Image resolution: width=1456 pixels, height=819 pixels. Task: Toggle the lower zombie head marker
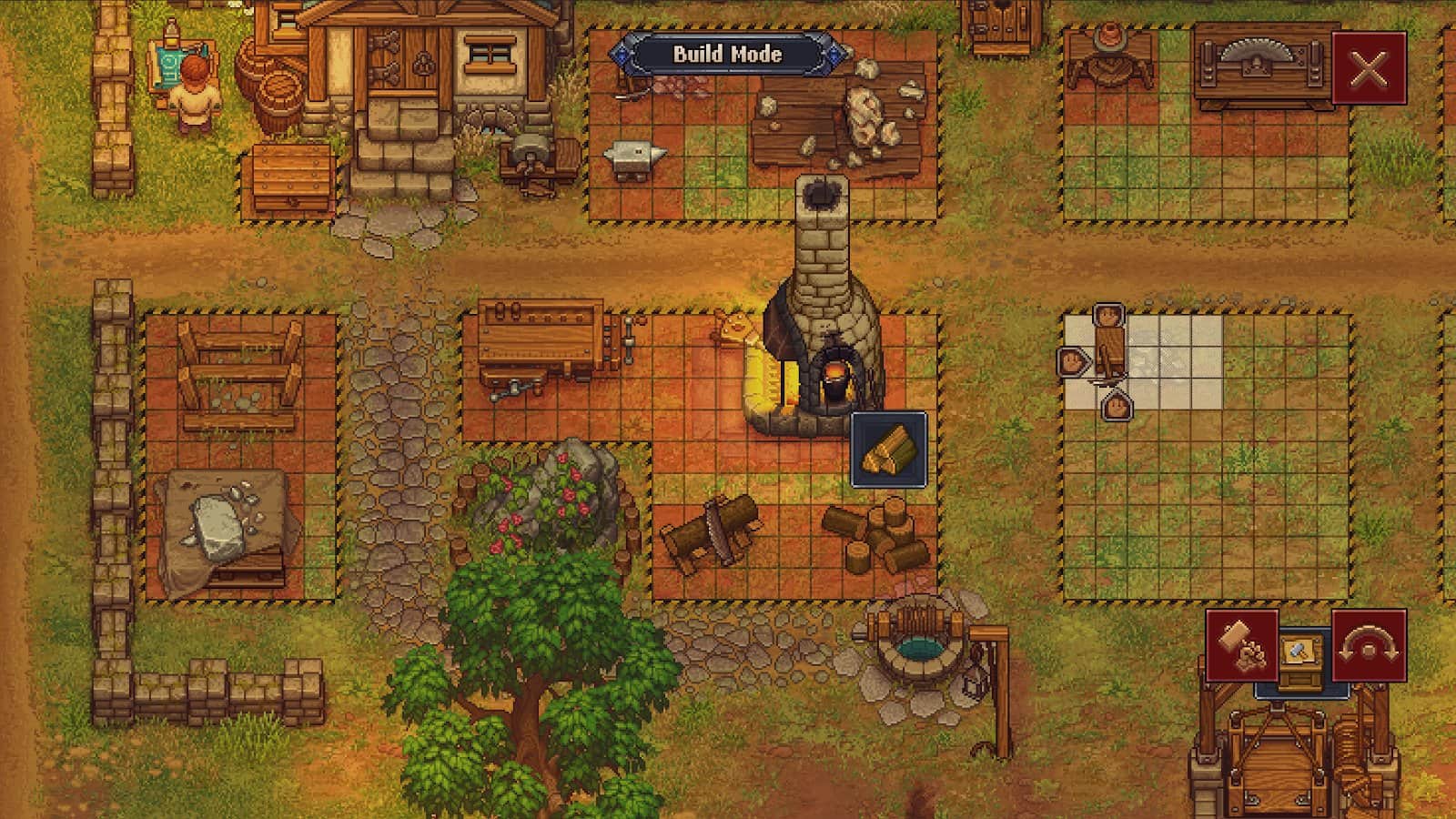coord(1117,408)
